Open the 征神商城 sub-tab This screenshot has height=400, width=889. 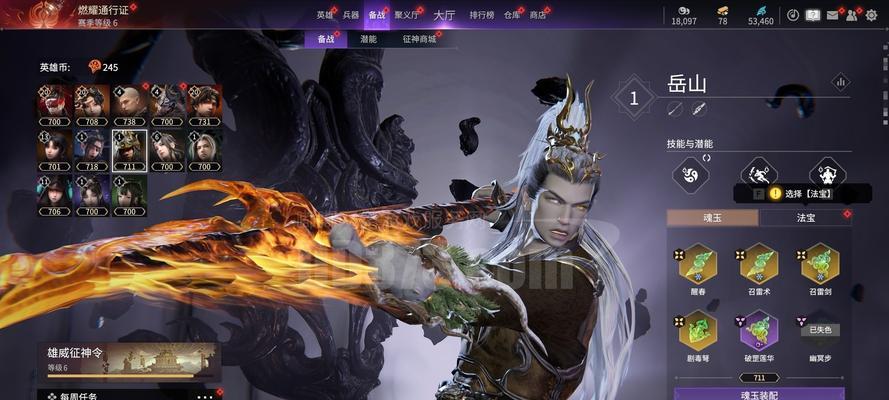(419, 39)
